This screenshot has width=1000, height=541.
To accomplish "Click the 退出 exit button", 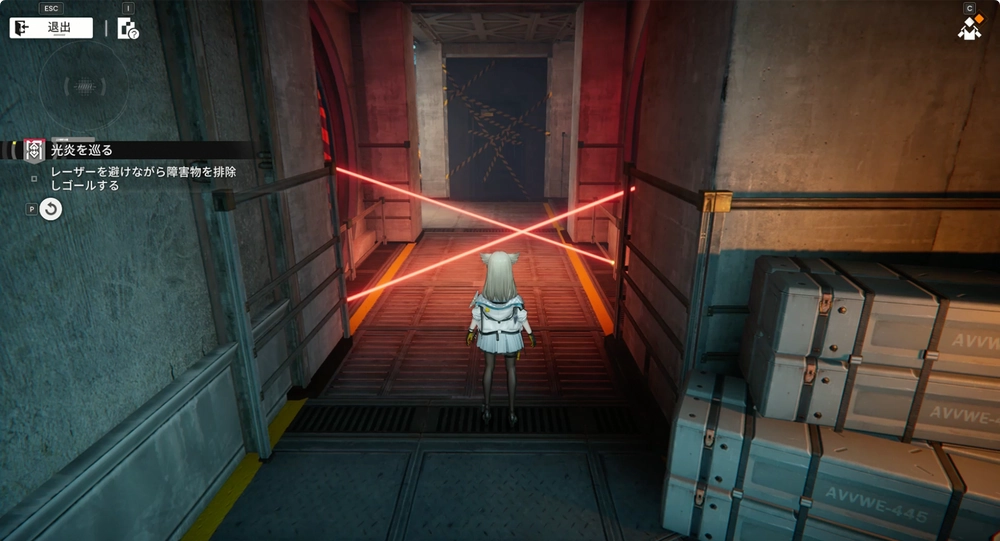I will (x=51, y=28).
